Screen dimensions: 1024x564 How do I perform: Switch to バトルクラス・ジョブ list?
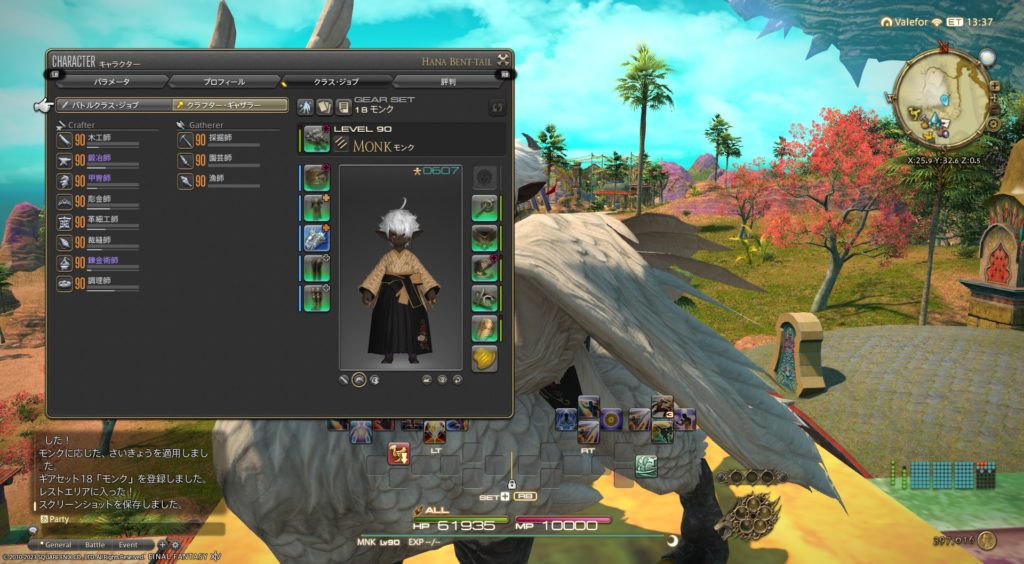point(112,104)
